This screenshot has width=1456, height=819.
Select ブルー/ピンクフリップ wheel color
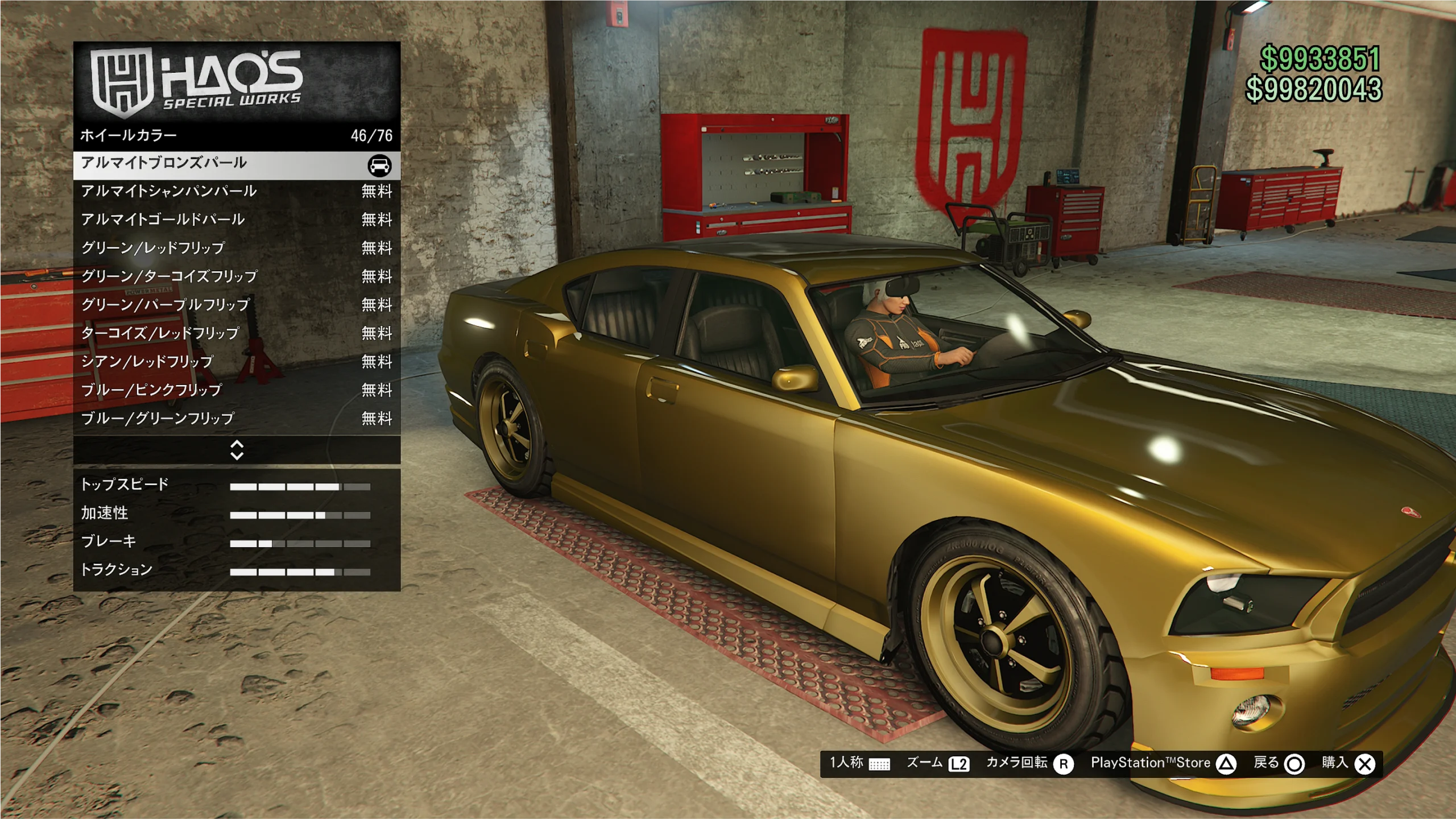pos(237,391)
